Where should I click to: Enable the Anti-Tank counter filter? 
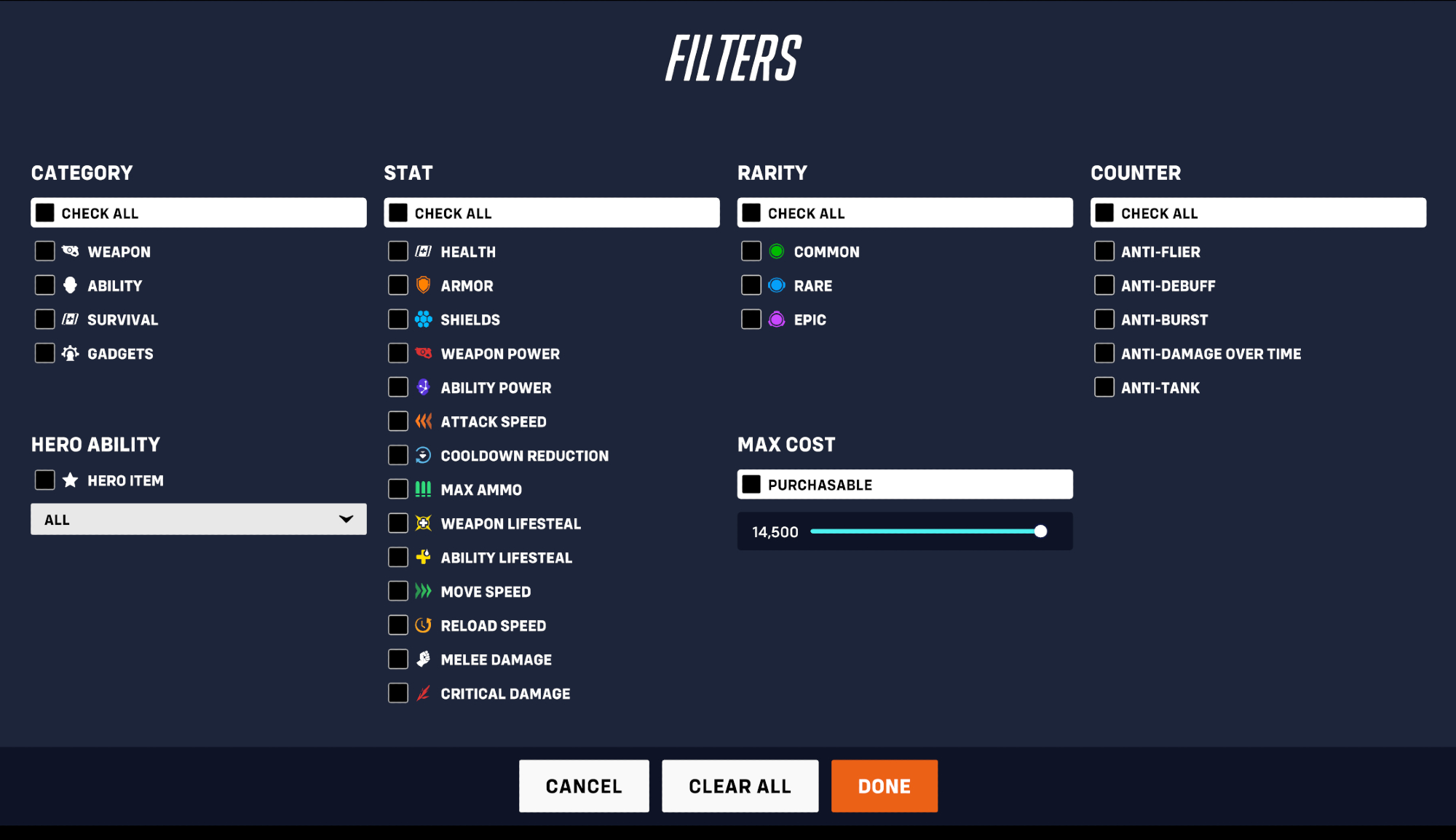pyautogui.click(x=1104, y=387)
